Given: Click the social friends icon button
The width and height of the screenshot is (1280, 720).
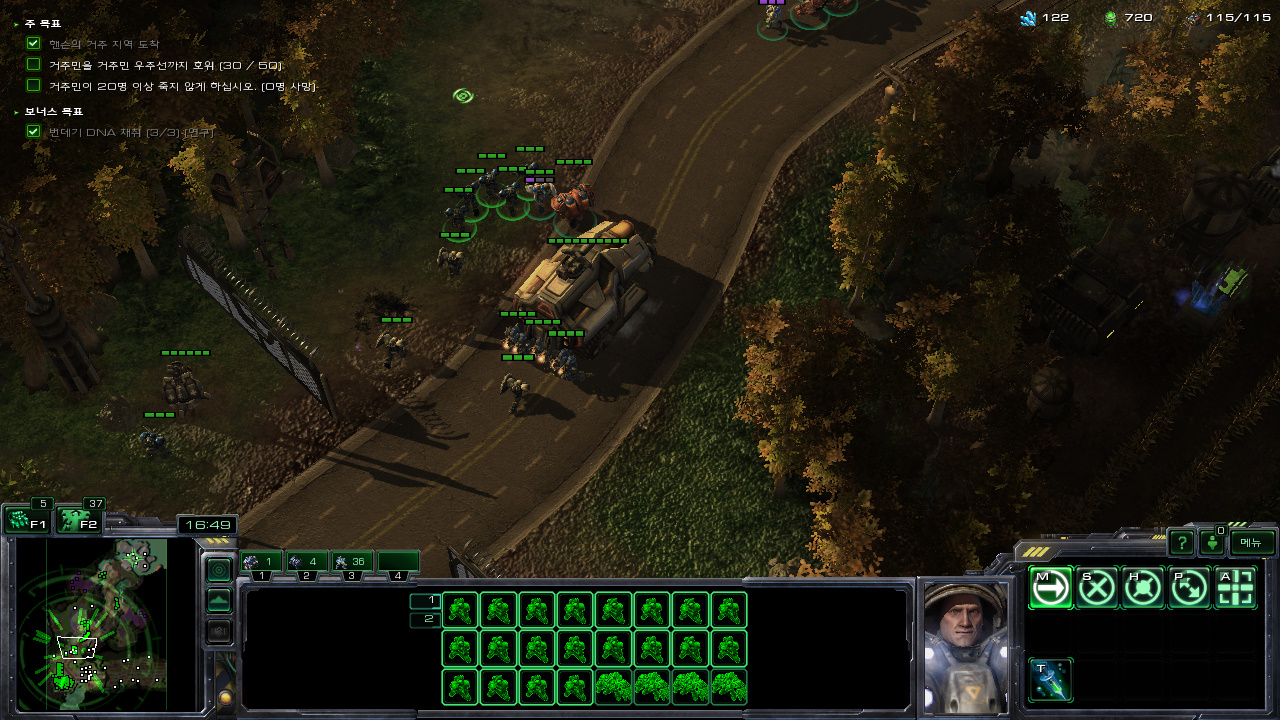Looking at the screenshot, I should click(x=1212, y=543).
